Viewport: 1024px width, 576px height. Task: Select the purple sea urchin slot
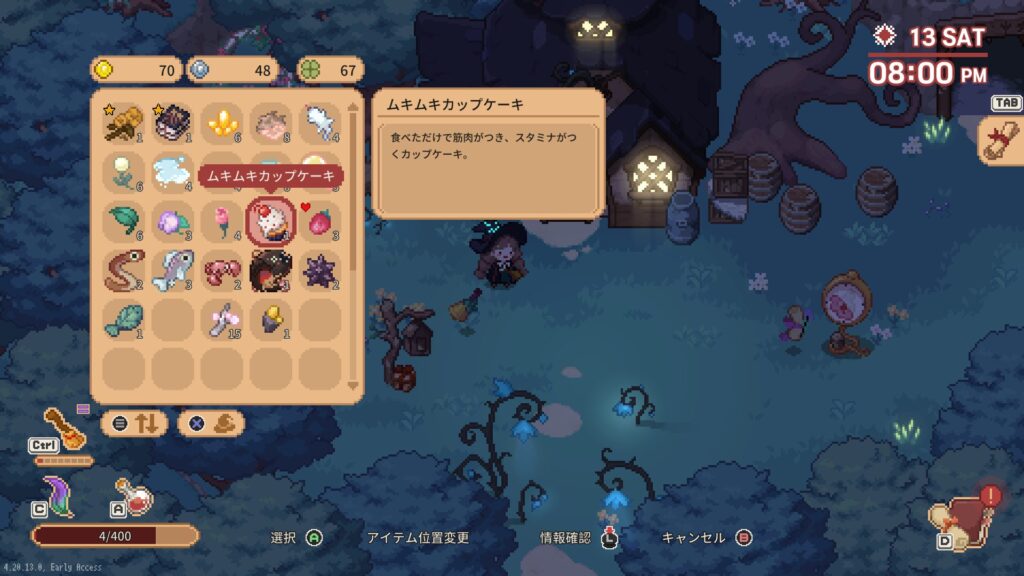[x=320, y=270]
